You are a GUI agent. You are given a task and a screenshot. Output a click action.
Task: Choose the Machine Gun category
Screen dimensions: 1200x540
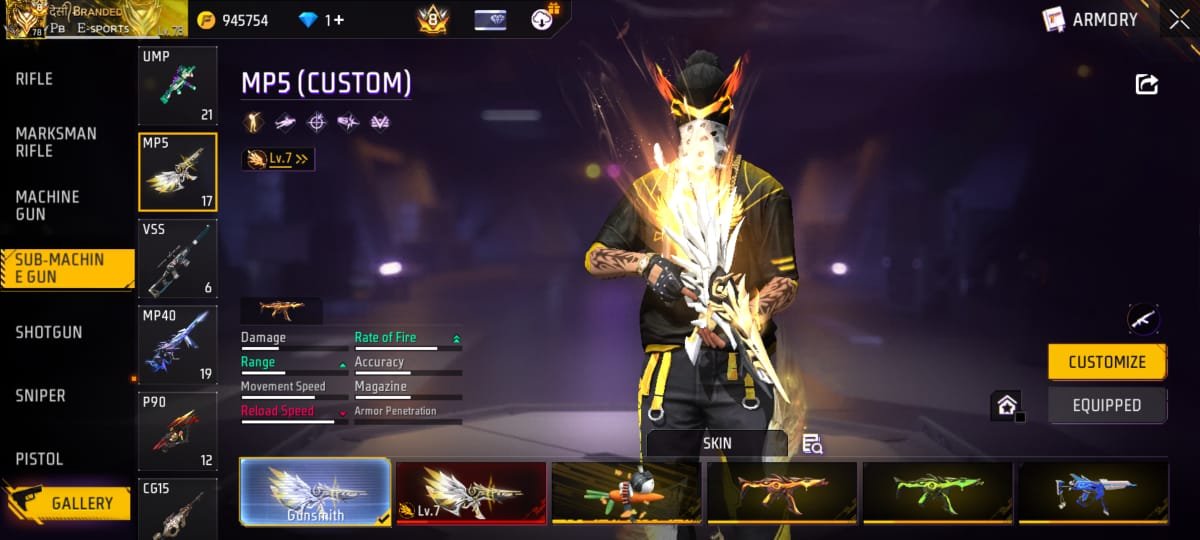pyautogui.click(x=47, y=205)
